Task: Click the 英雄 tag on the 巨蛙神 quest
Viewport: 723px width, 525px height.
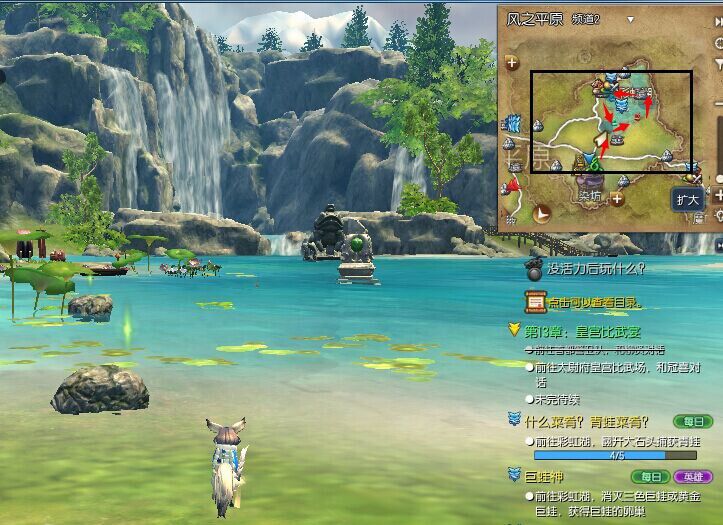Action: click(692, 477)
